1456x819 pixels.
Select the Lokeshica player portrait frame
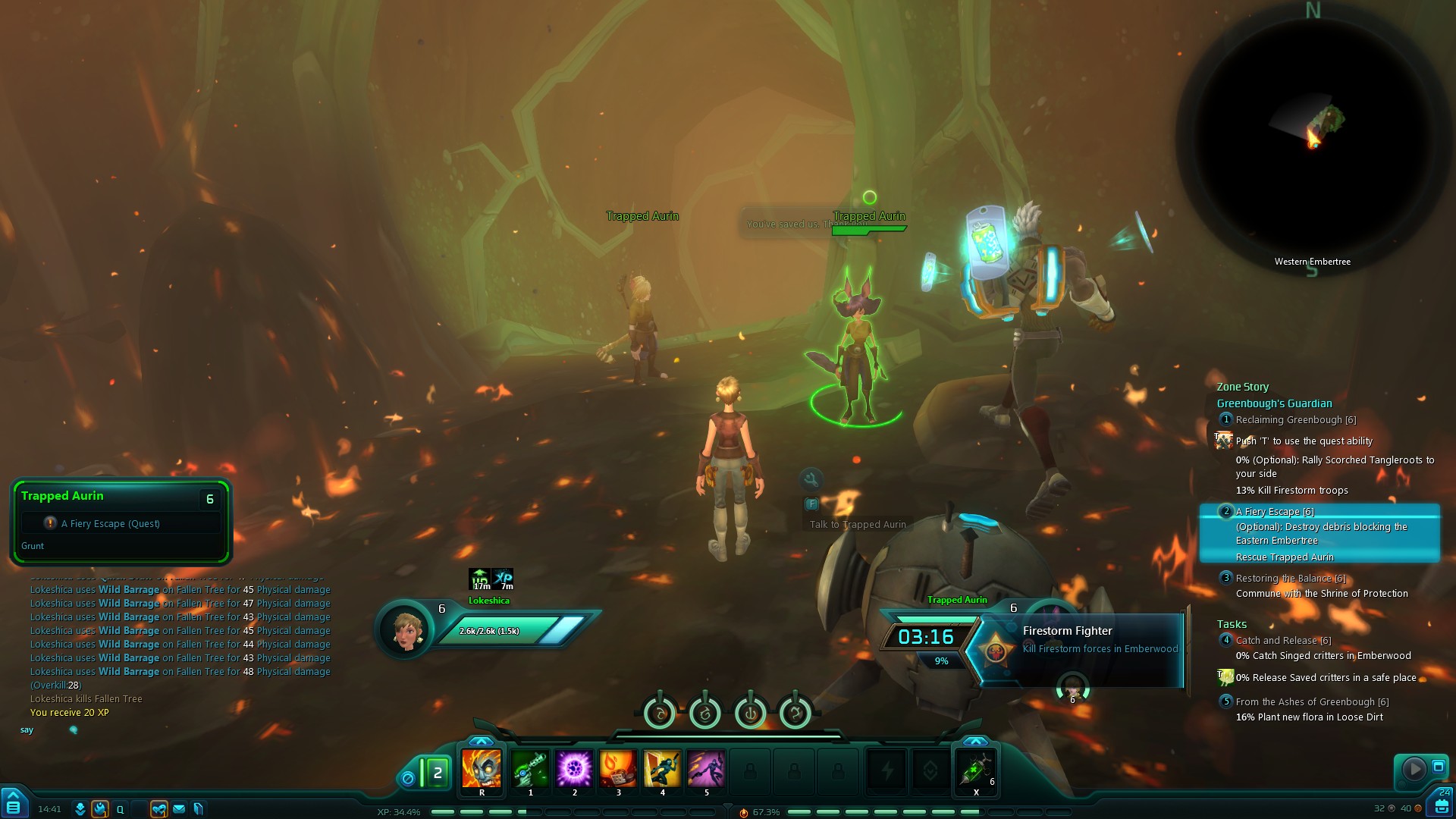pyautogui.click(x=405, y=631)
